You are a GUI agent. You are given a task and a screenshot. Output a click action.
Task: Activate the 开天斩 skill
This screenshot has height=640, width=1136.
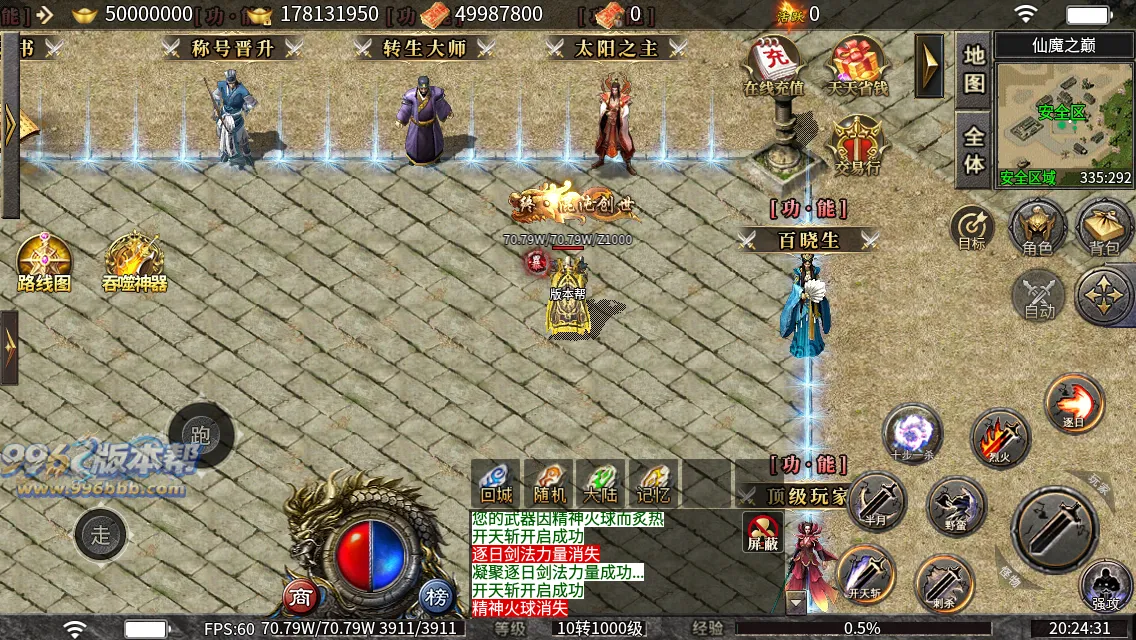pos(865,574)
